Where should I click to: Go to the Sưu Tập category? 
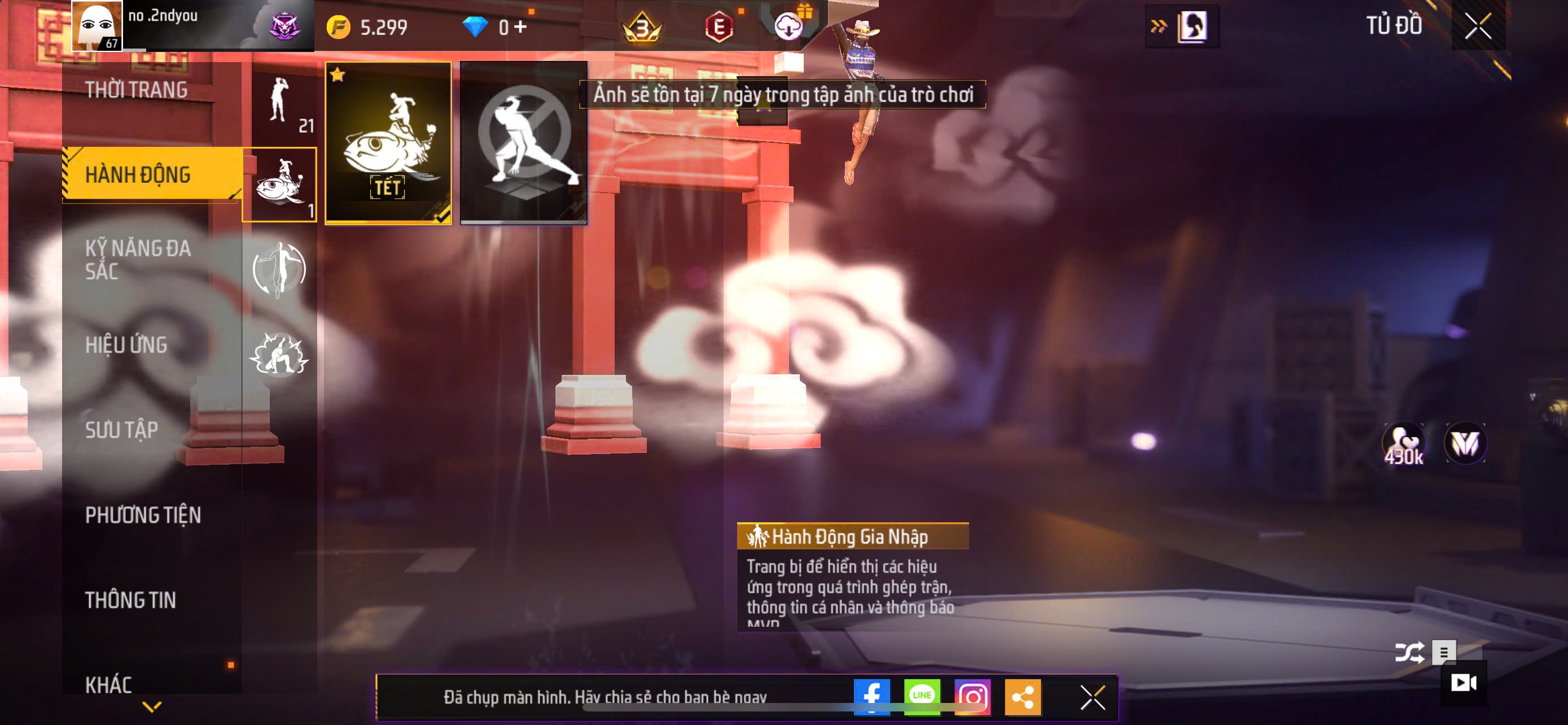(122, 430)
